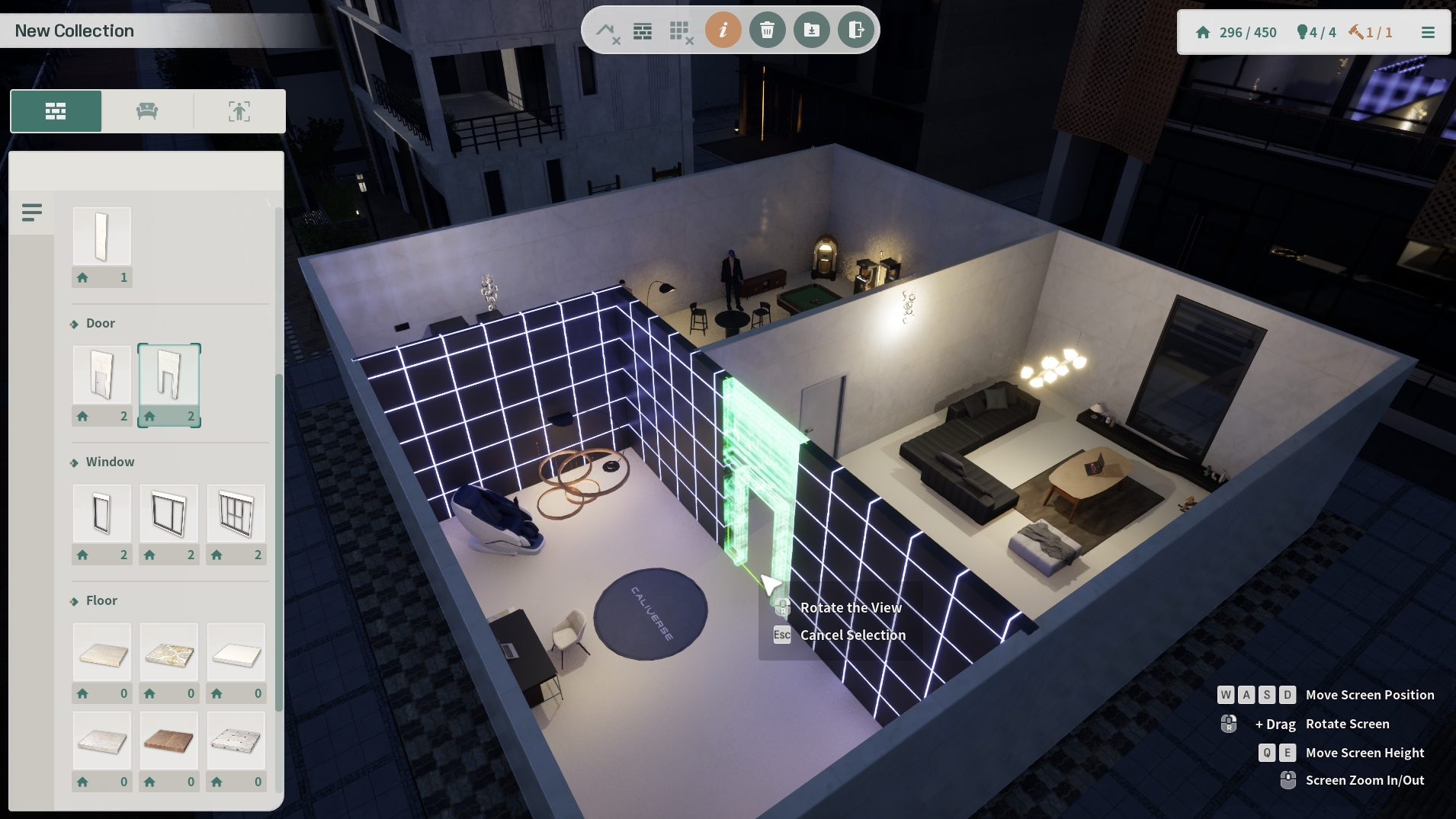Click the trash can delete button
1456x819 pixels.
(768, 30)
